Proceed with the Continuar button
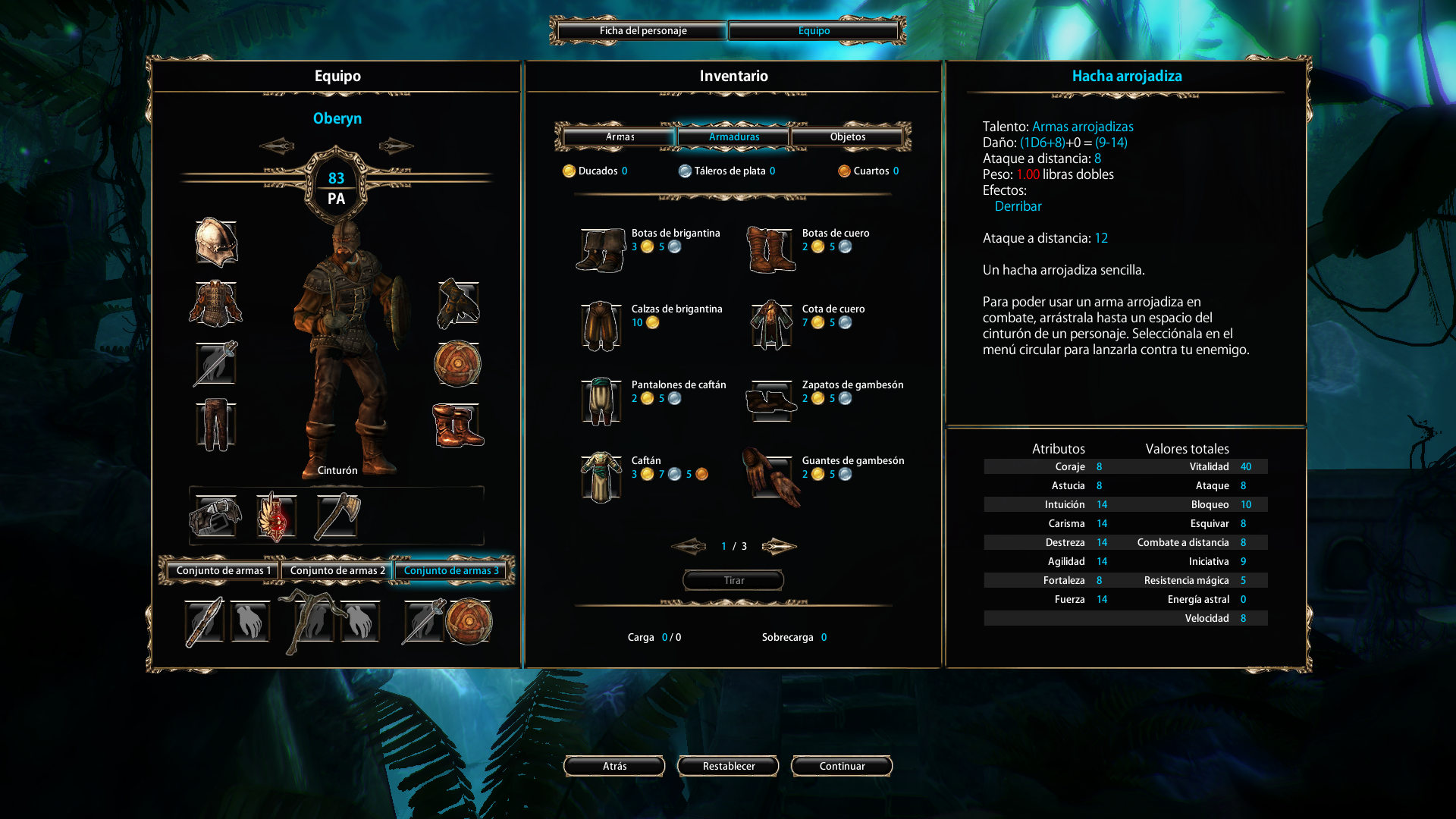 (842, 767)
